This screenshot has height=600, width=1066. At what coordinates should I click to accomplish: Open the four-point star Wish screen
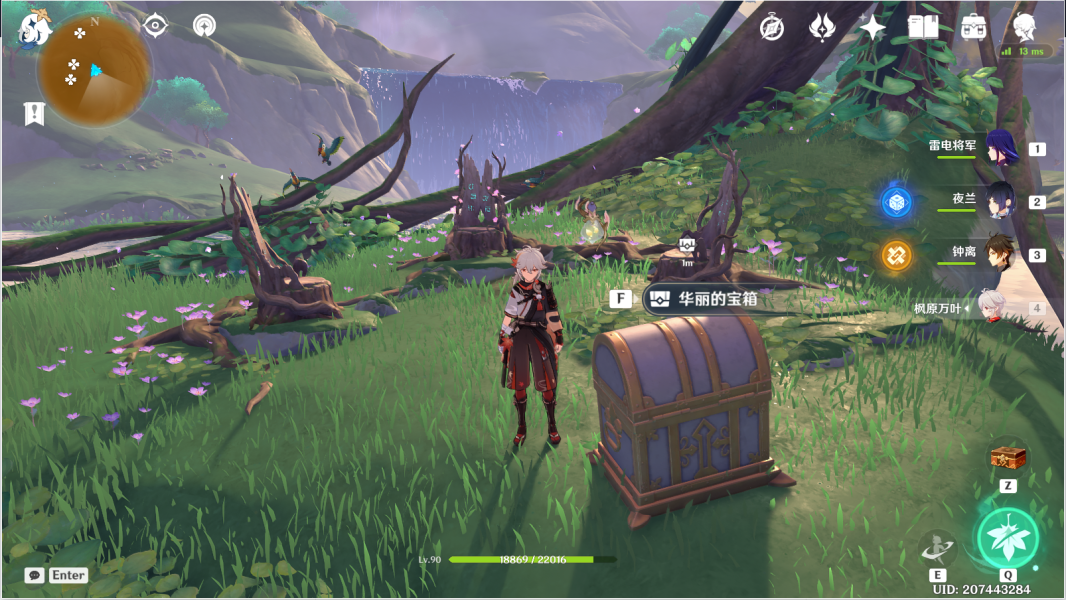pyautogui.click(x=872, y=28)
